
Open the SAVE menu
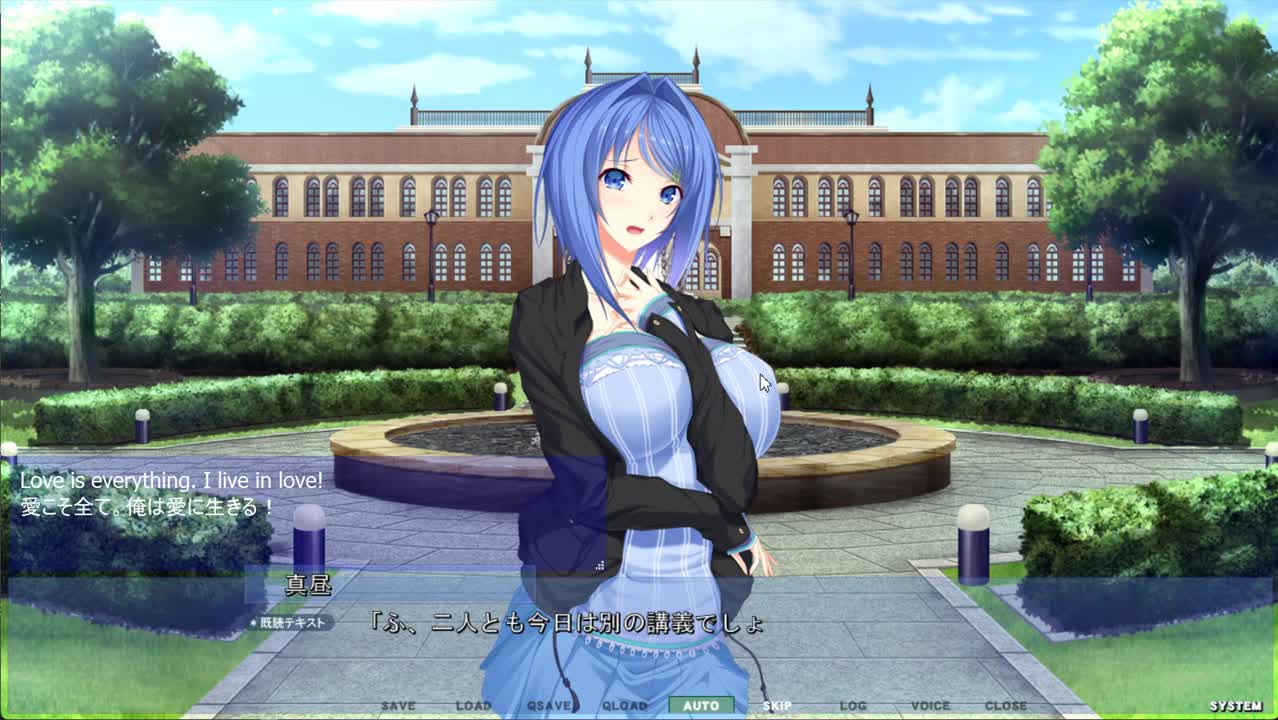pos(398,706)
